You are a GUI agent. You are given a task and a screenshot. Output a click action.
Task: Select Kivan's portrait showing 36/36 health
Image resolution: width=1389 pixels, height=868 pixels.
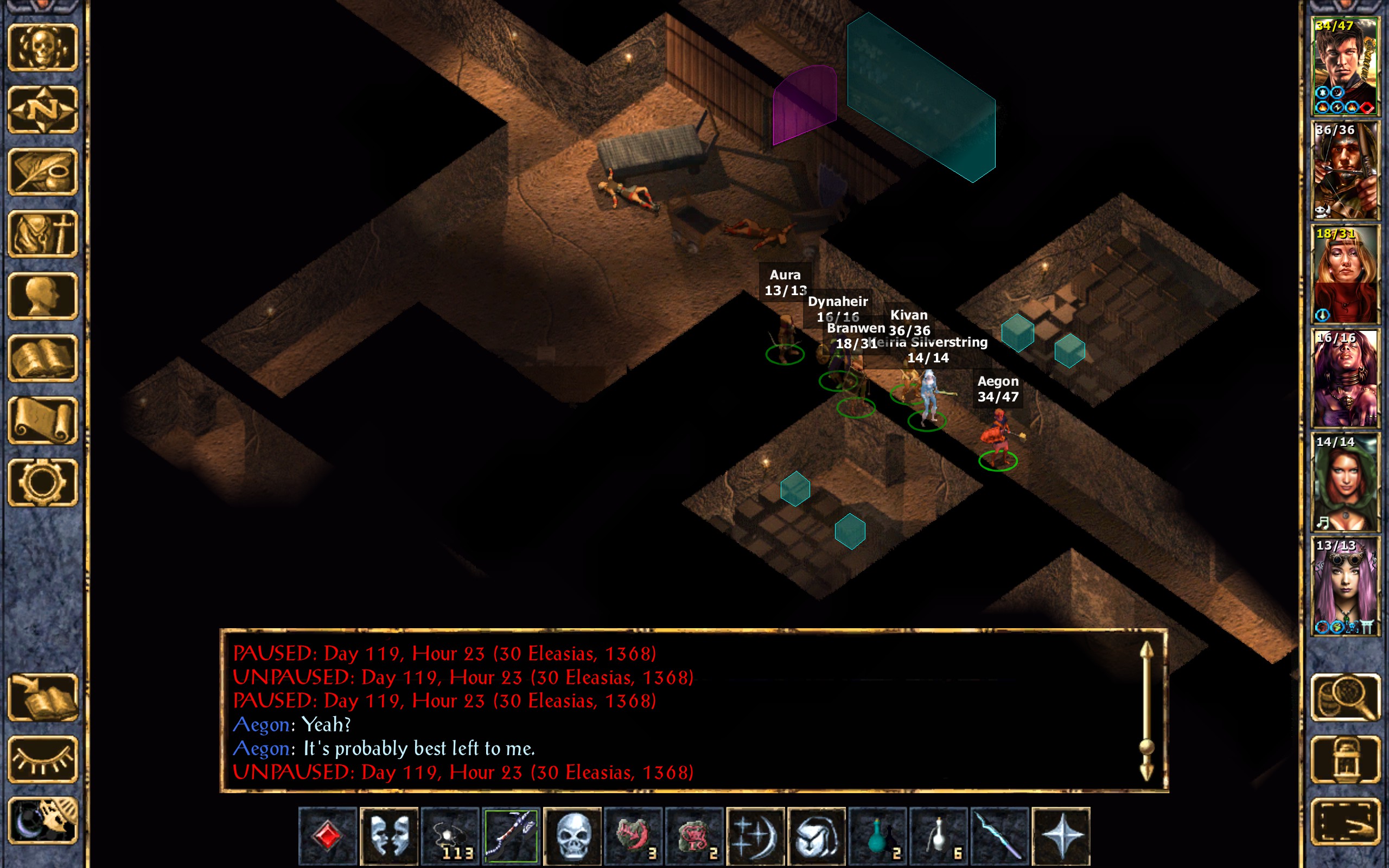click(1345, 170)
